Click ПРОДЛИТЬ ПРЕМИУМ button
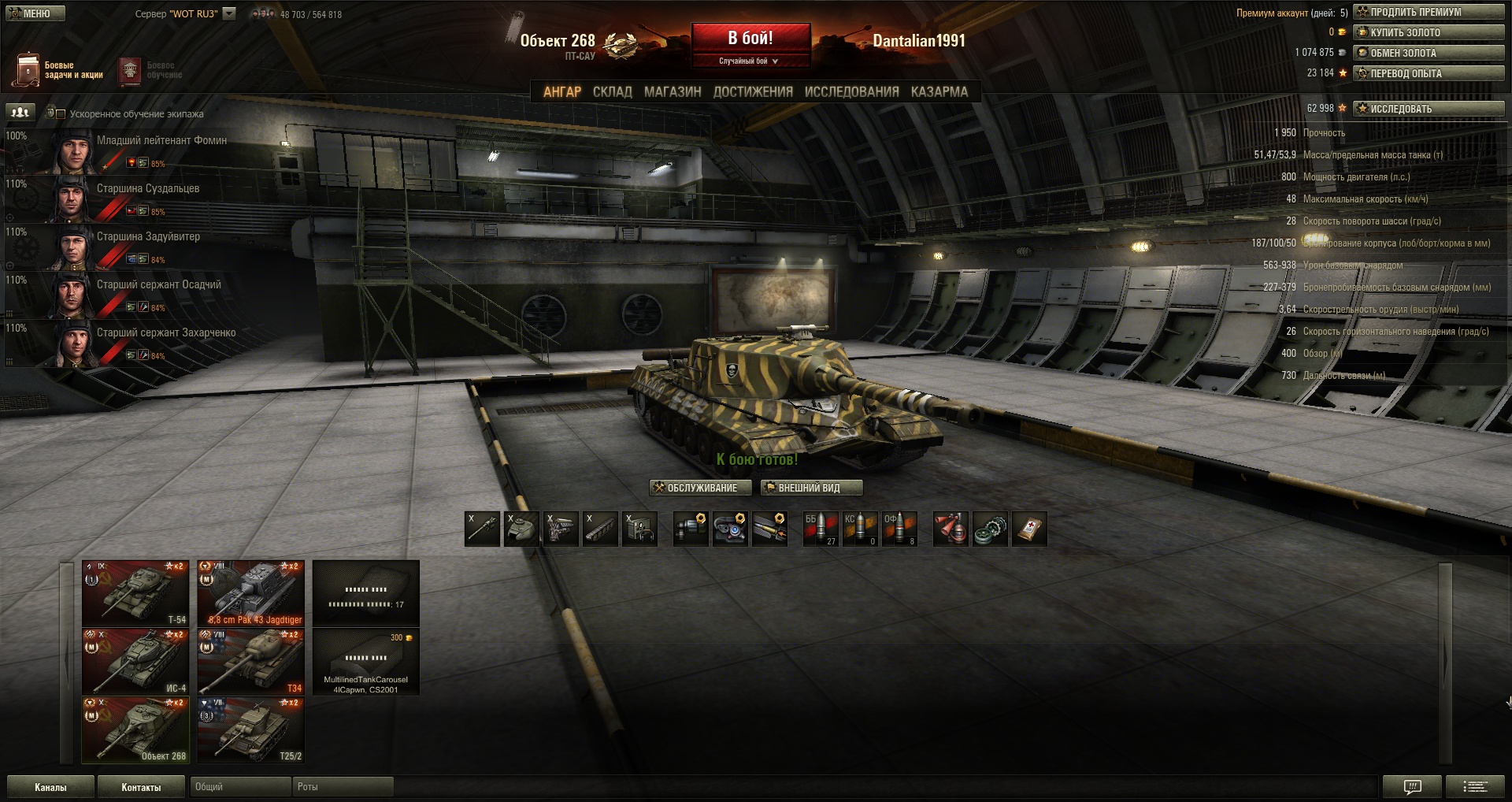This screenshot has height=802, width=1512. pyautogui.click(x=1428, y=12)
